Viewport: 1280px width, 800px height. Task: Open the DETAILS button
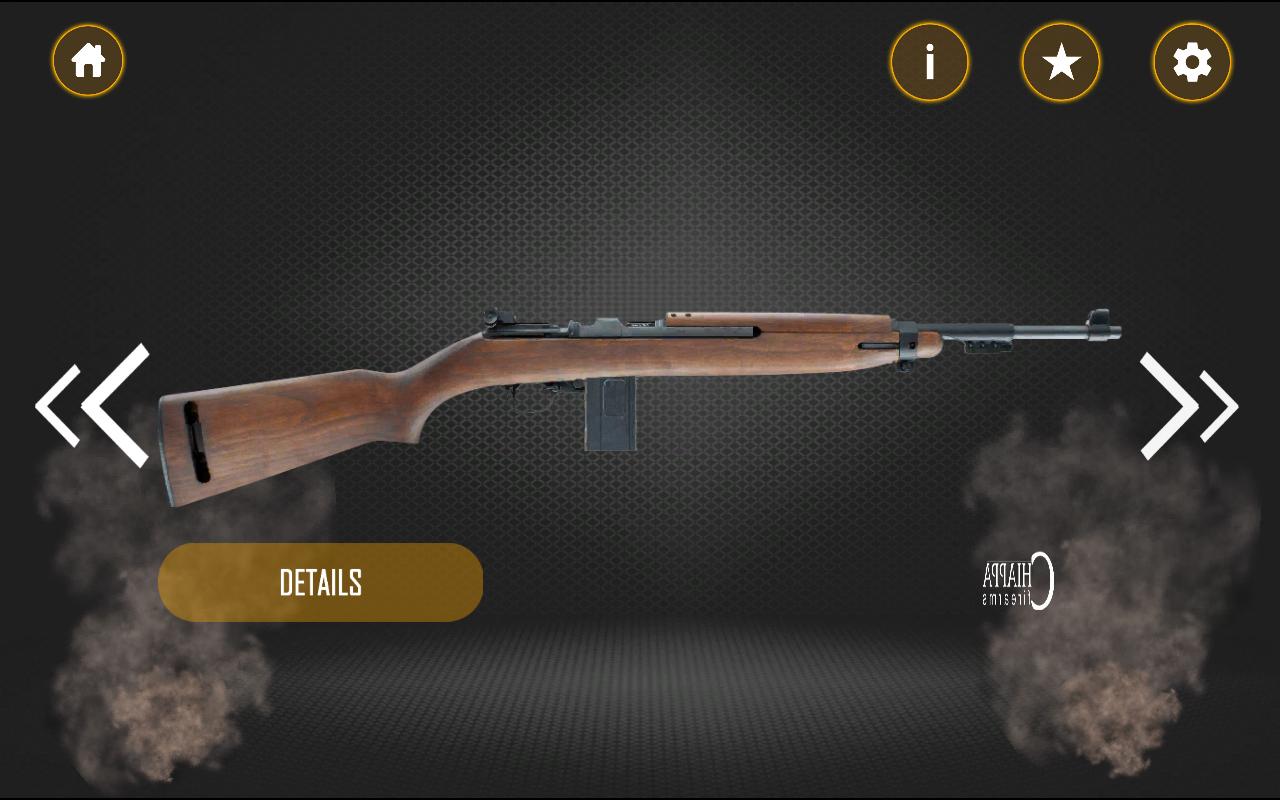320,582
